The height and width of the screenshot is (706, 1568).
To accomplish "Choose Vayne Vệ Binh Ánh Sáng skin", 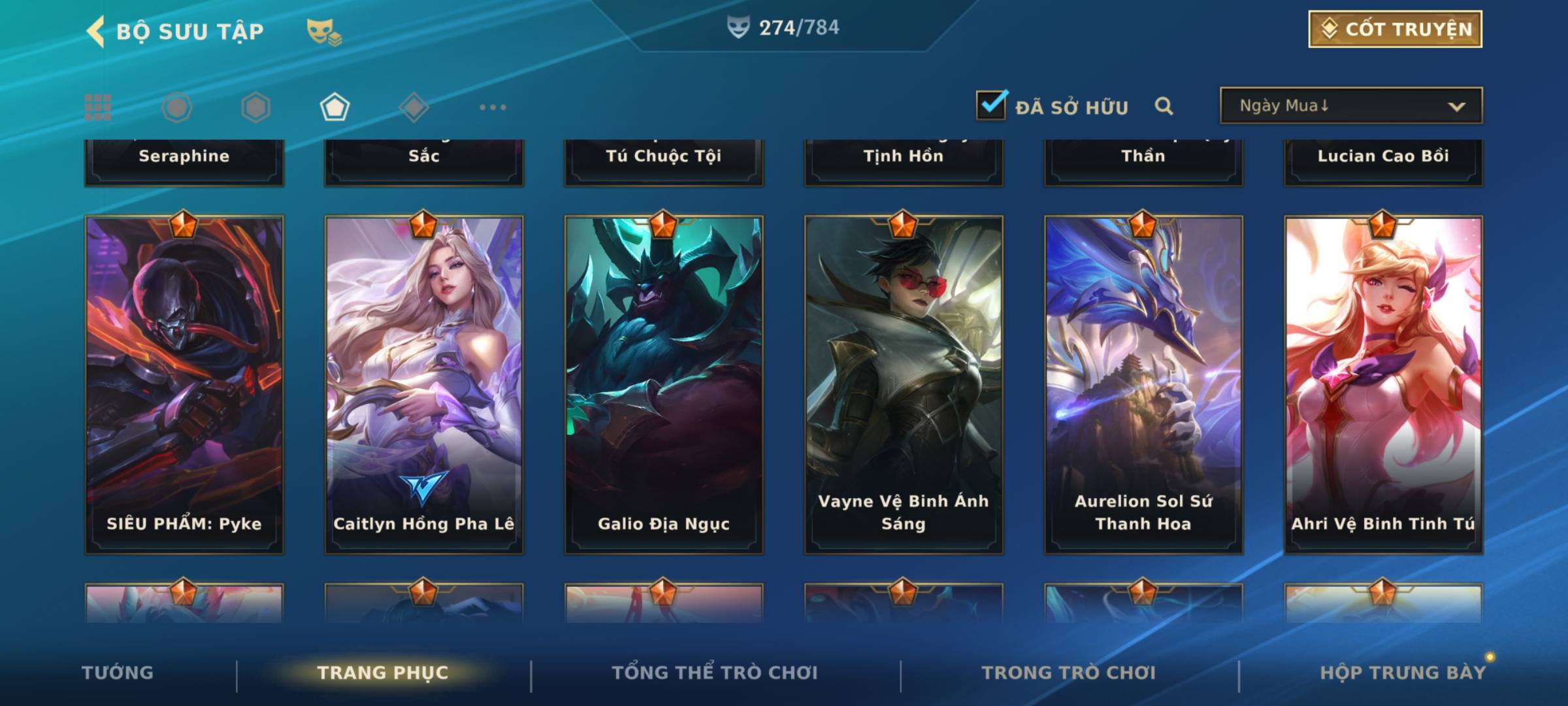I will (904, 384).
